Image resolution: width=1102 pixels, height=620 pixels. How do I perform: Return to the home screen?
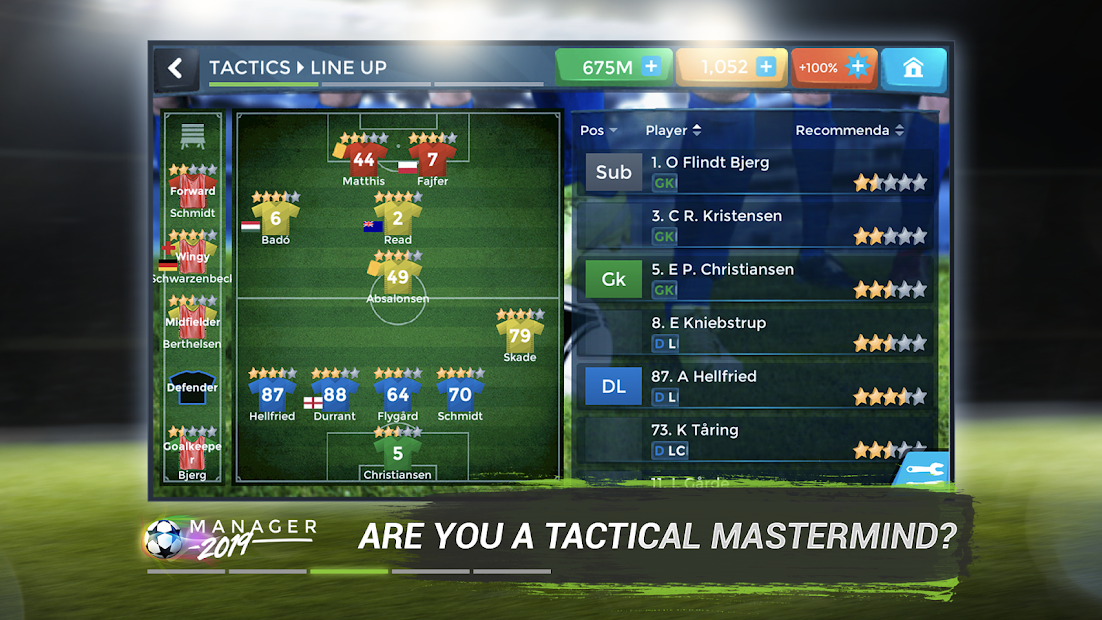[x=912, y=68]
